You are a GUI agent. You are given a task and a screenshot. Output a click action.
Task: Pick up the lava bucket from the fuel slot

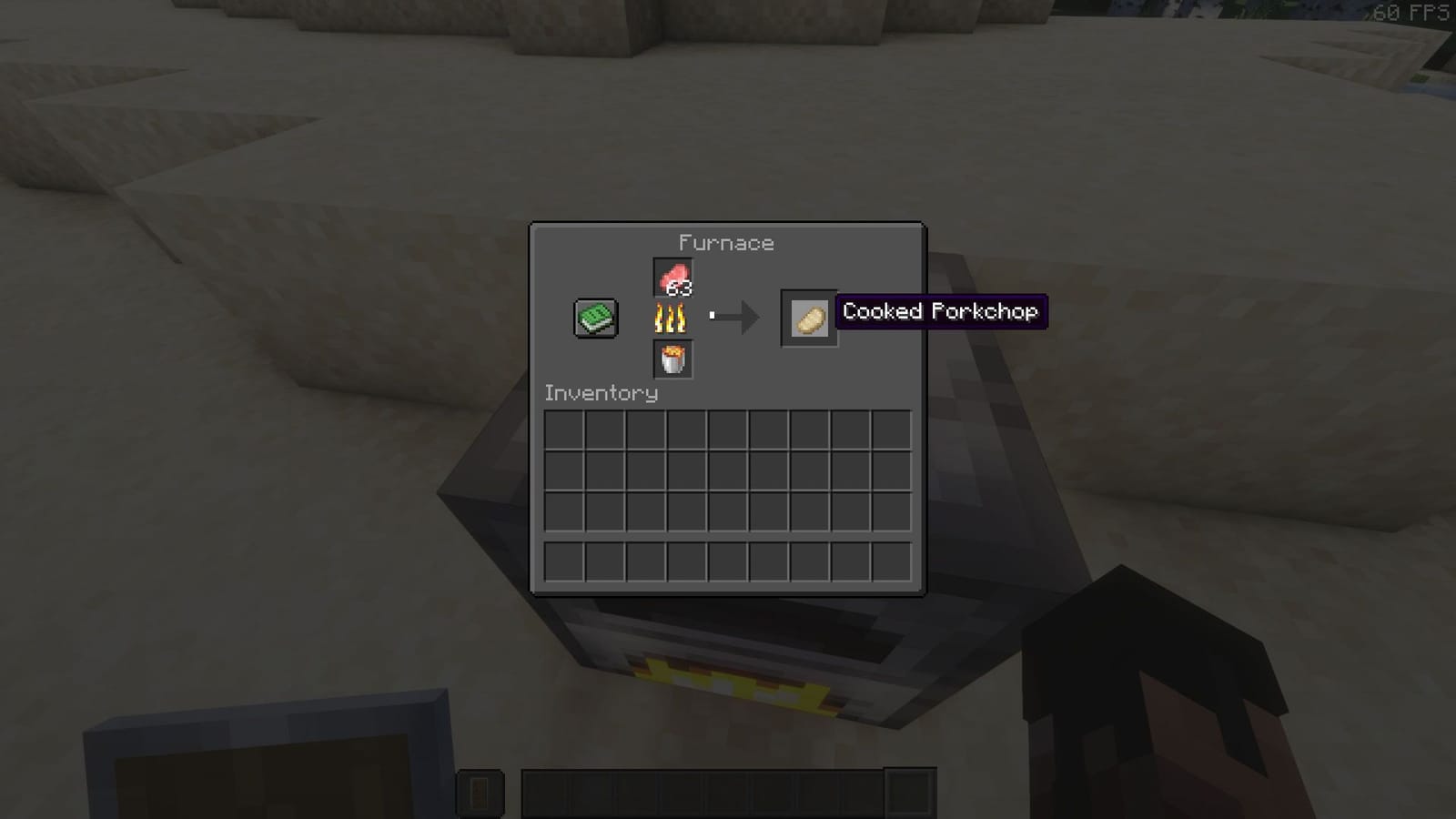click(672, 359)
